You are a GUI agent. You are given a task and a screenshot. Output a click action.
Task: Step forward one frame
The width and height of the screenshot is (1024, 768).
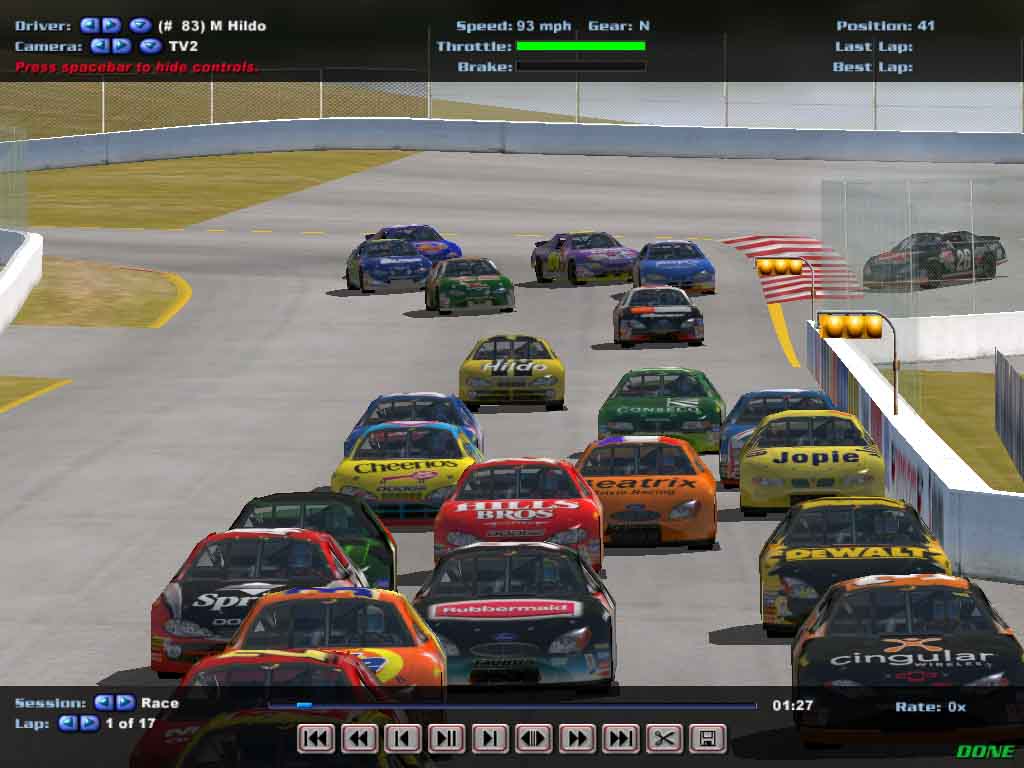(490, 739)
